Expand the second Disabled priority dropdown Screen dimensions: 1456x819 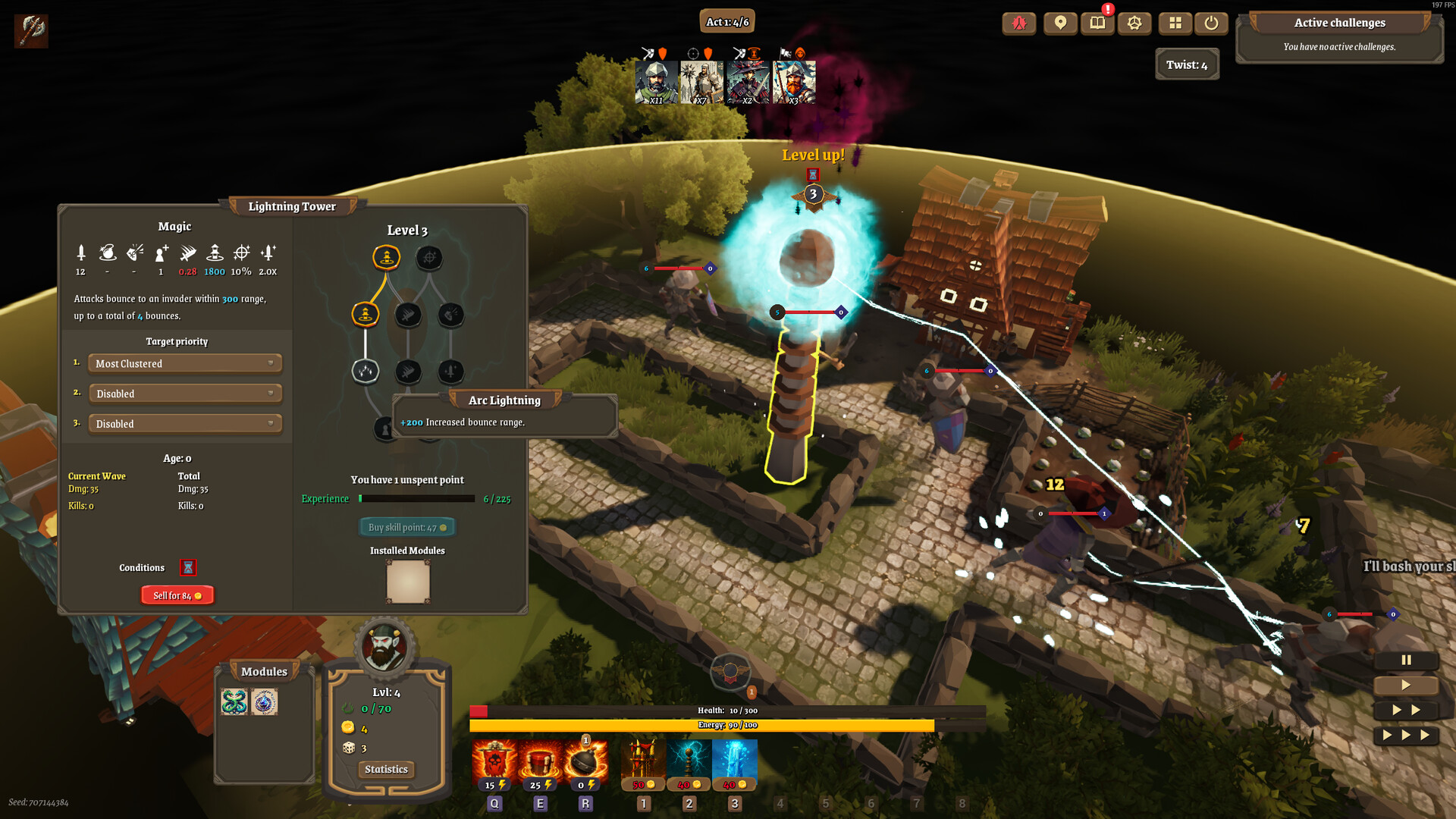[184, 393]
